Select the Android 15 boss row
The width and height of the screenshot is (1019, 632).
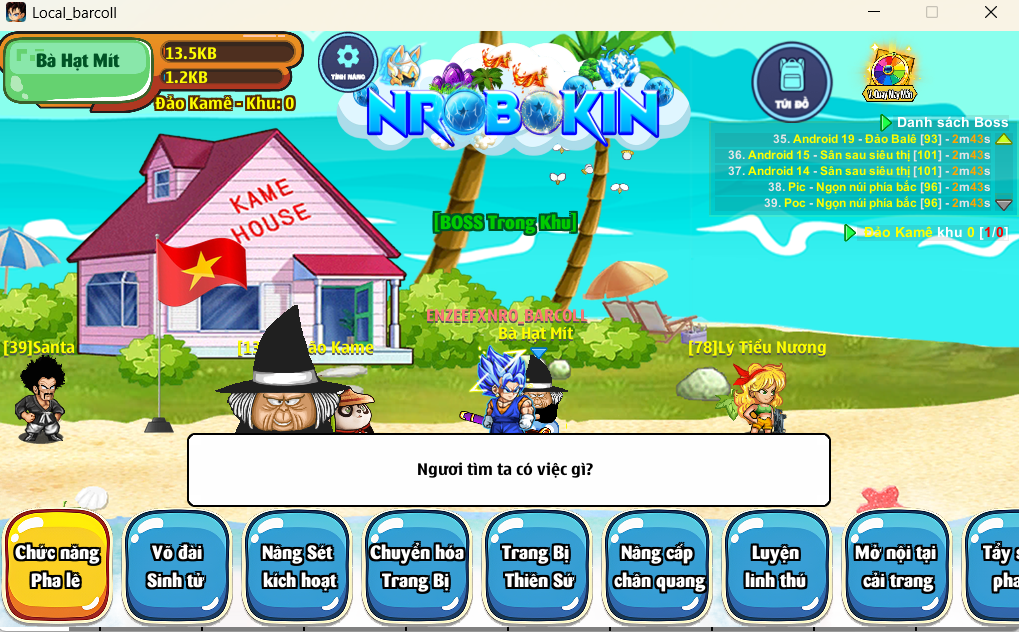tap(860, 155)
